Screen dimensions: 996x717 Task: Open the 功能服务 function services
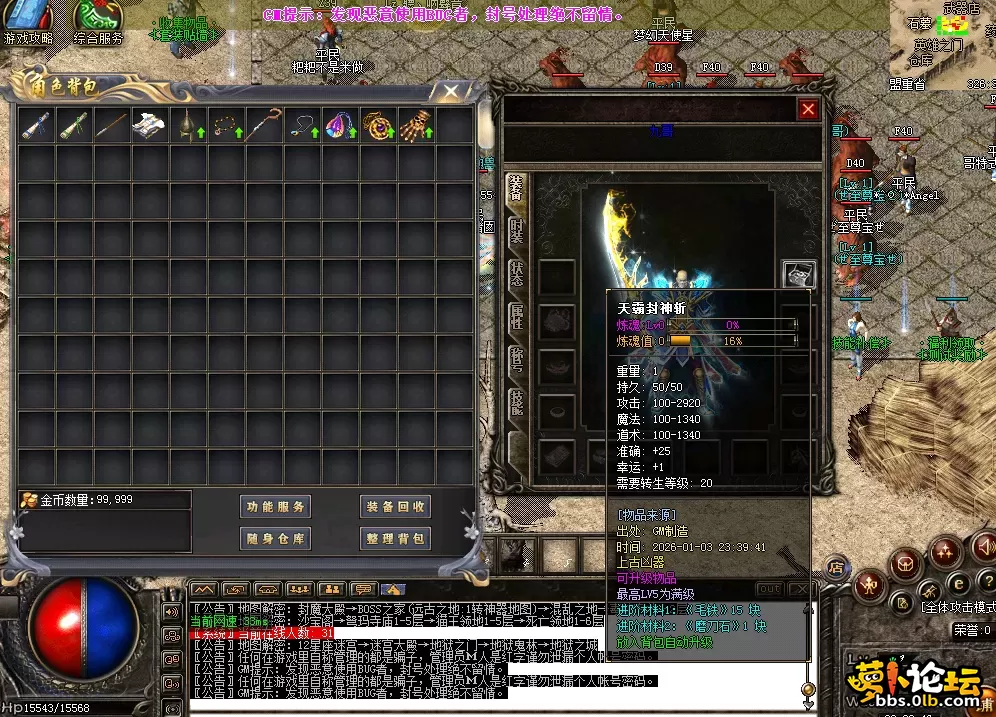click(x=276, y=506)
